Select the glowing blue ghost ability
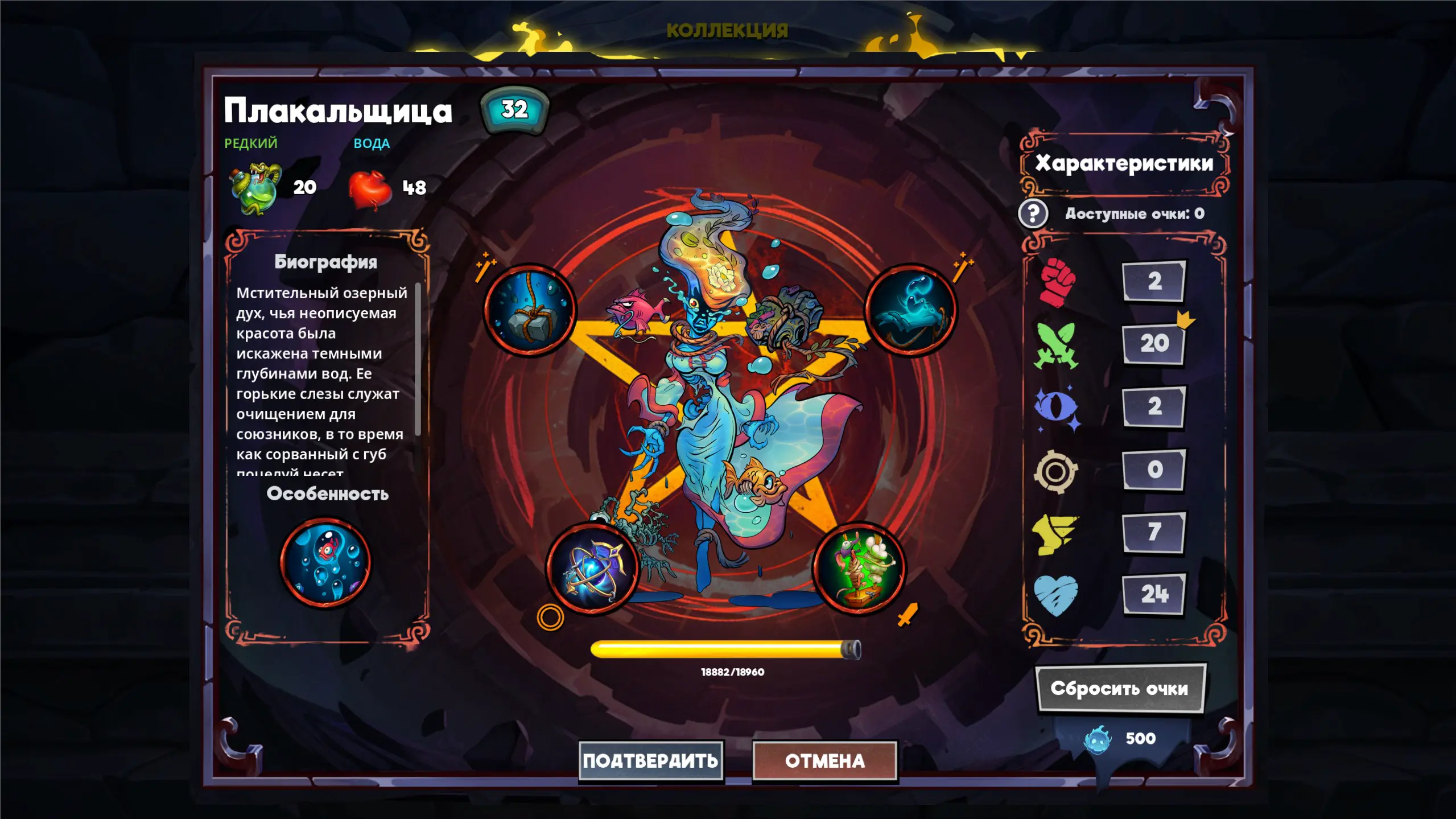The image size is (1456, 819). (x=910, y=310)
